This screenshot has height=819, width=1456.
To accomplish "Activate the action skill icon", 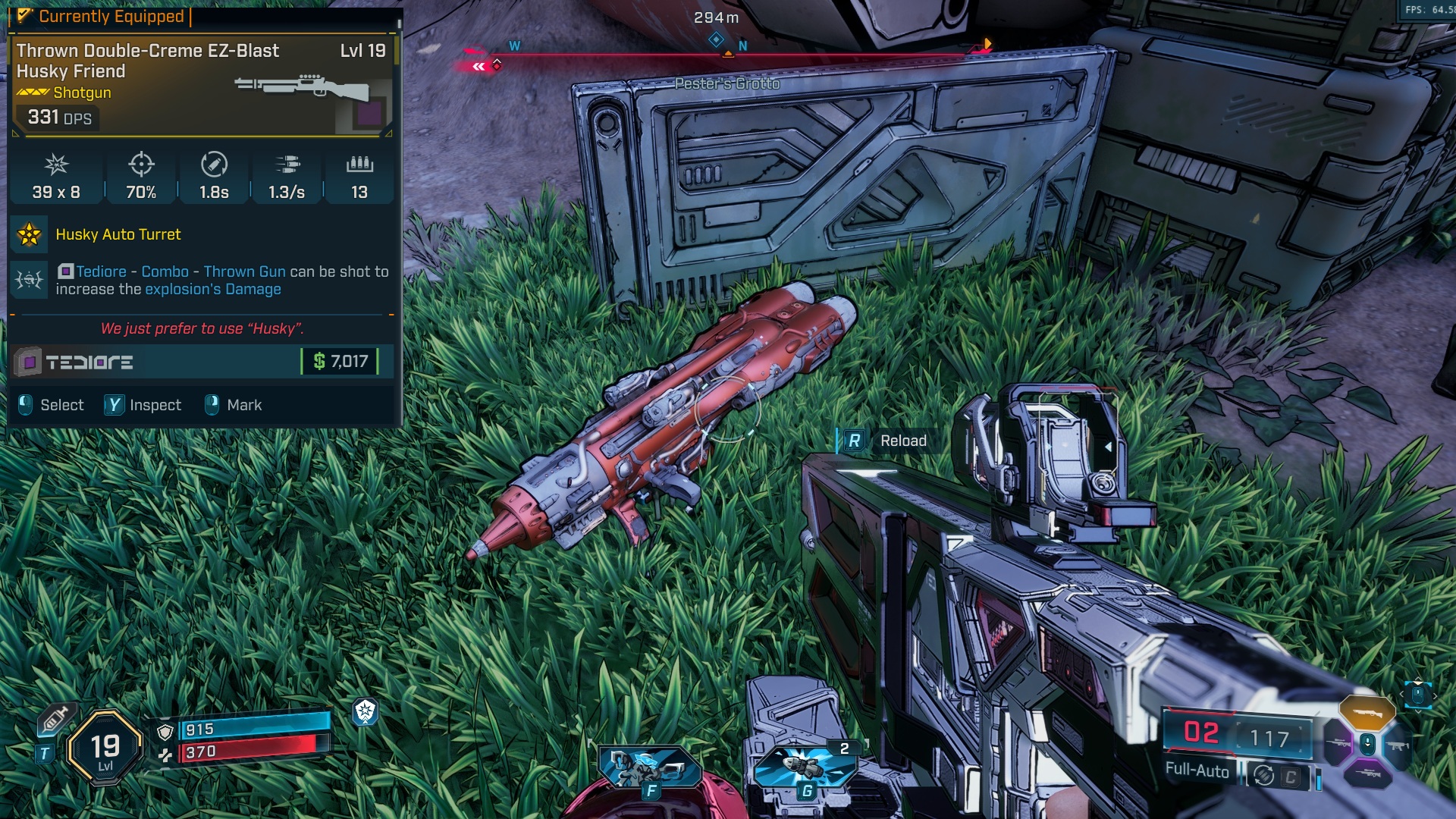I will pos(649,767).
